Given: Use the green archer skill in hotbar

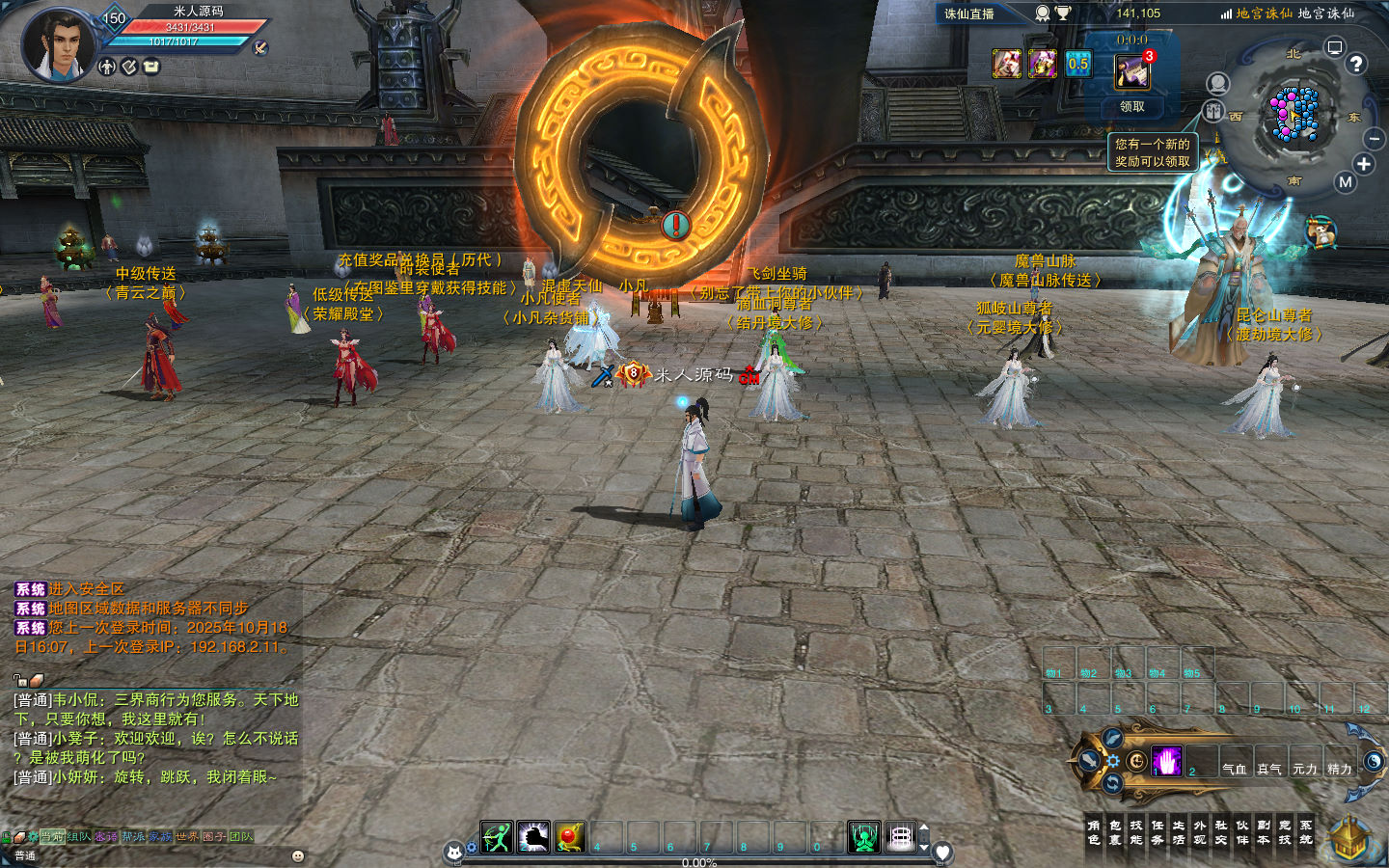Looking at the screenshot, I should (x=497, y=837).
